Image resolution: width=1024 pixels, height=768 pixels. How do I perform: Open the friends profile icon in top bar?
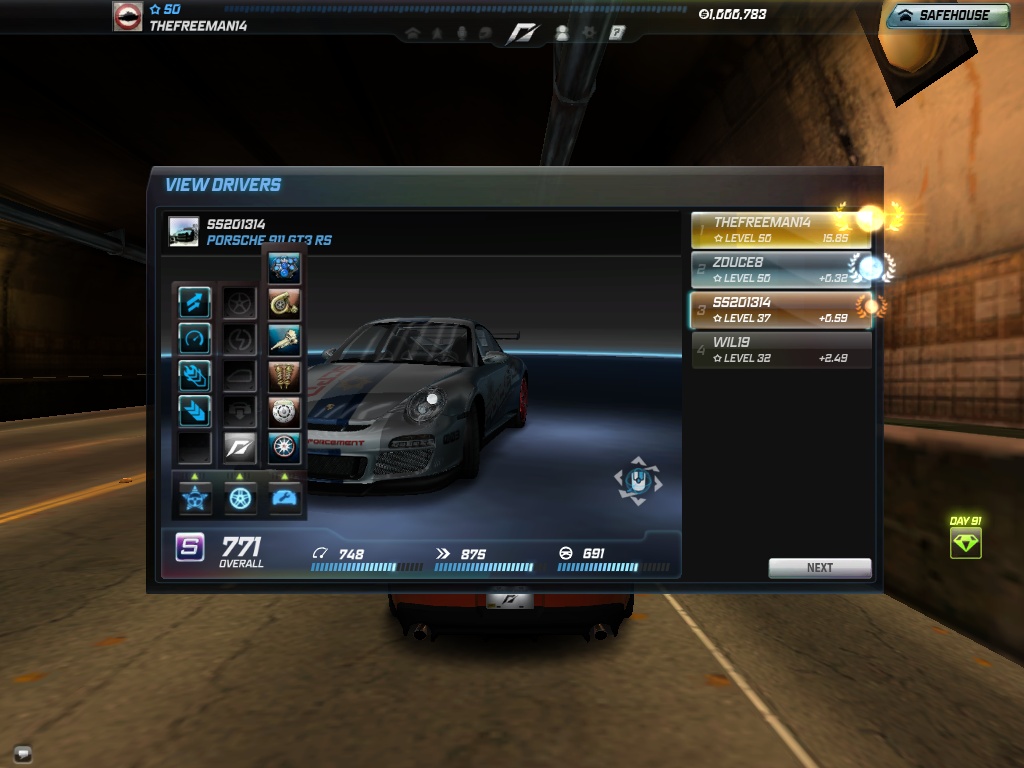coord(561,33)
